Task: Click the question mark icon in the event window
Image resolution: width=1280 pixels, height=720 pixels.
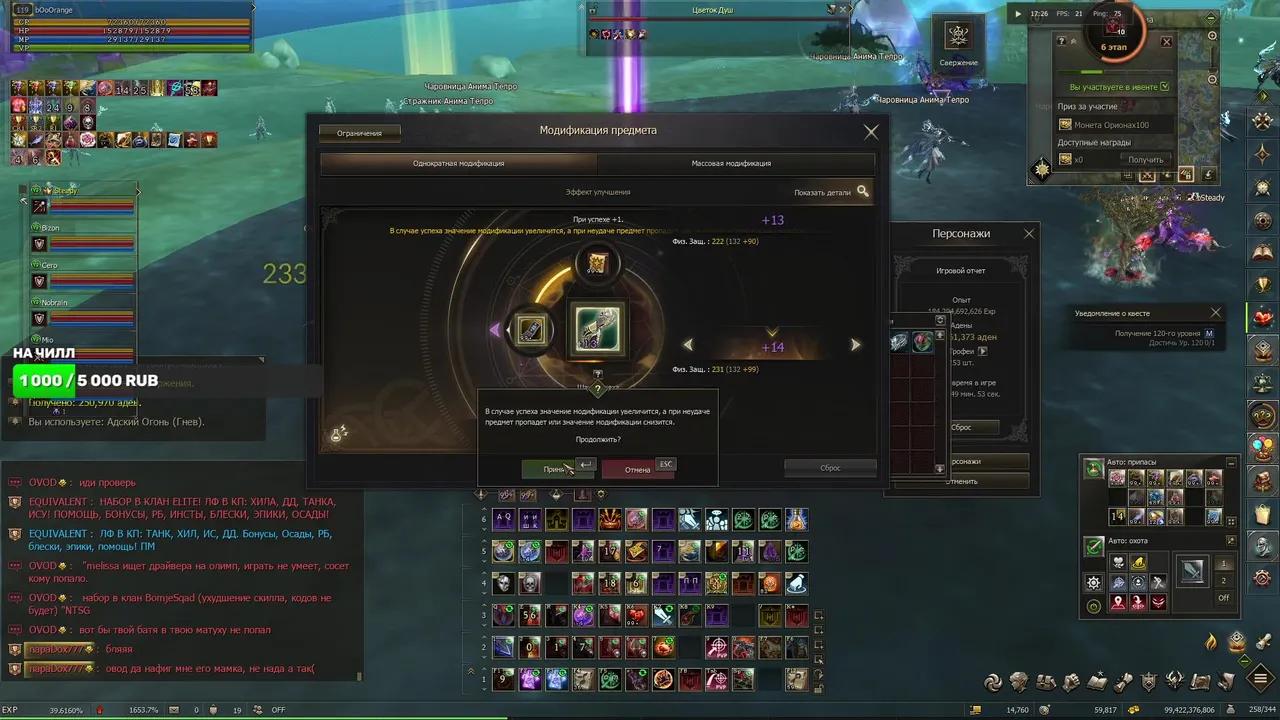Action: coord(1062,40)
